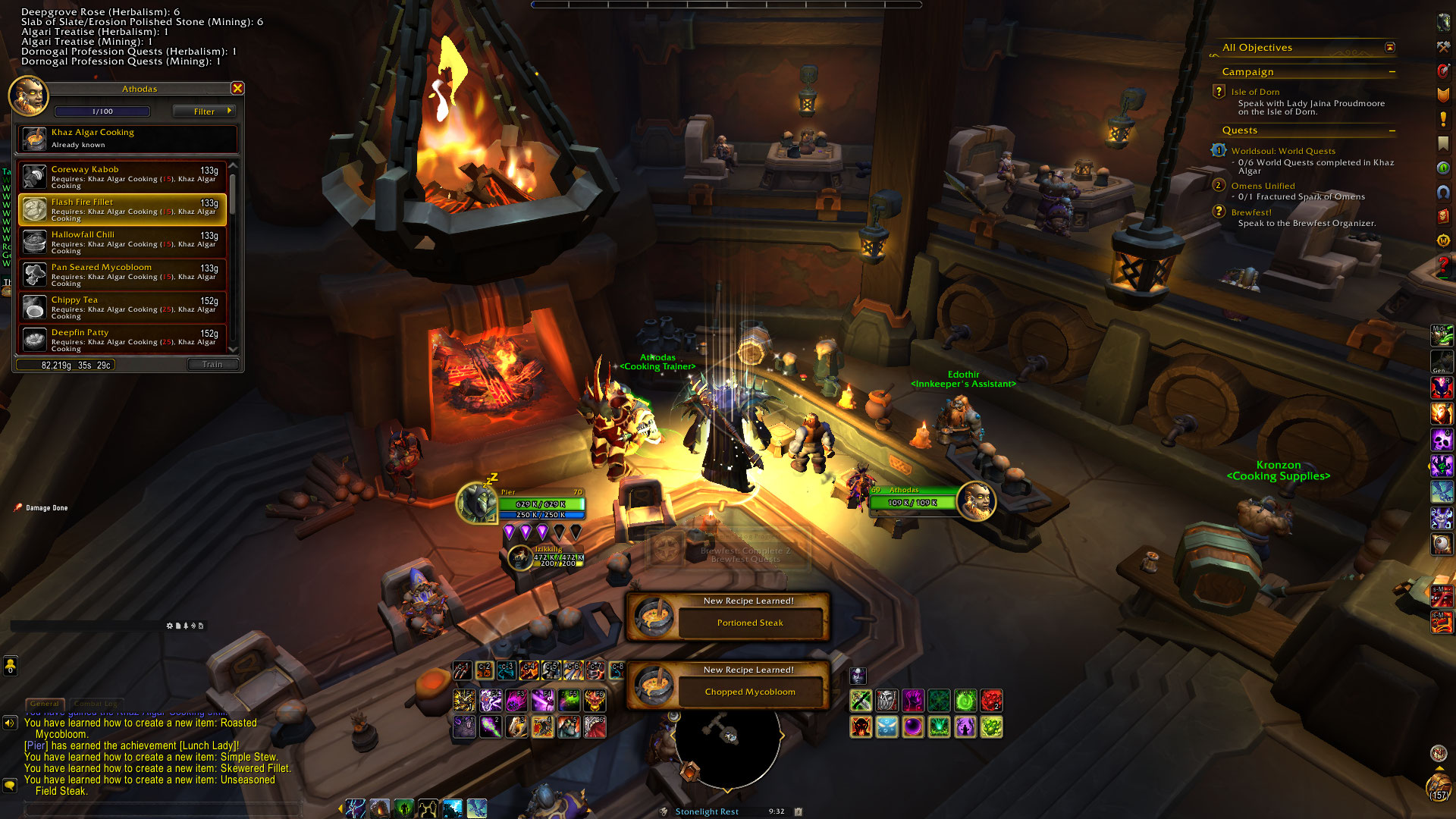The width and height of the screenshot is (1456, 819).
Task: Switch to the Combat Log tab
Action: click(96, 704)
